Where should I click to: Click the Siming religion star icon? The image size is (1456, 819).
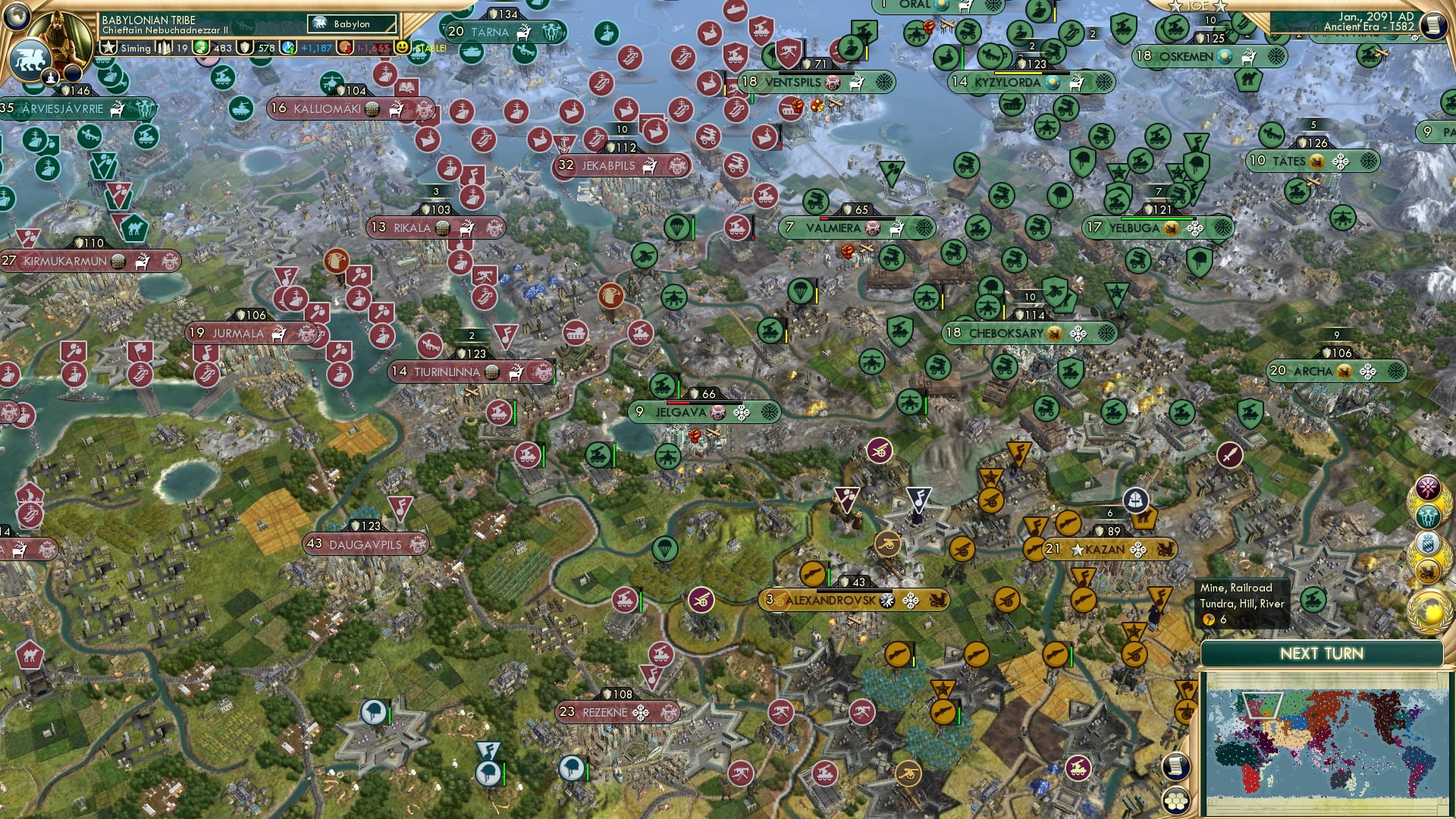pyautogui.click(x=108, y=48)
